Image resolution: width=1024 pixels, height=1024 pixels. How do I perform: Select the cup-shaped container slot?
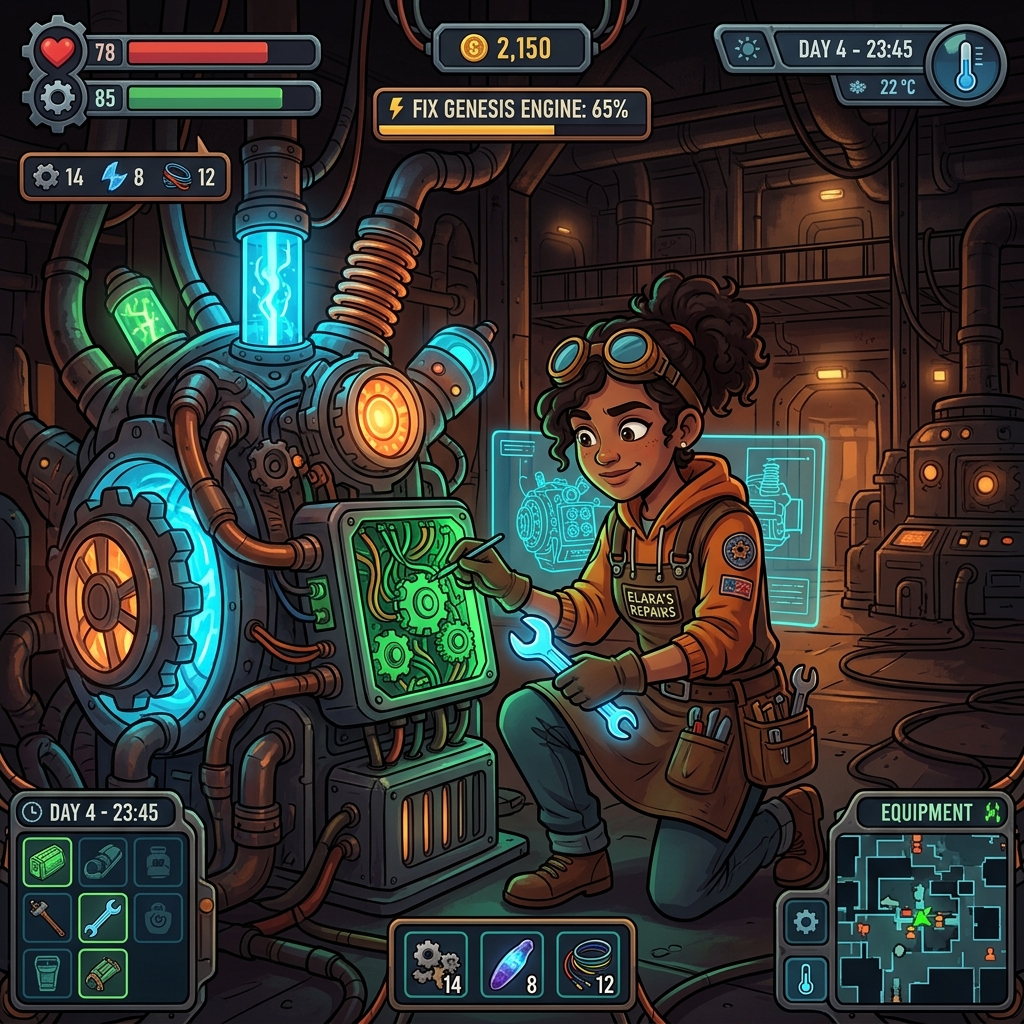click(x=47, y=973)
